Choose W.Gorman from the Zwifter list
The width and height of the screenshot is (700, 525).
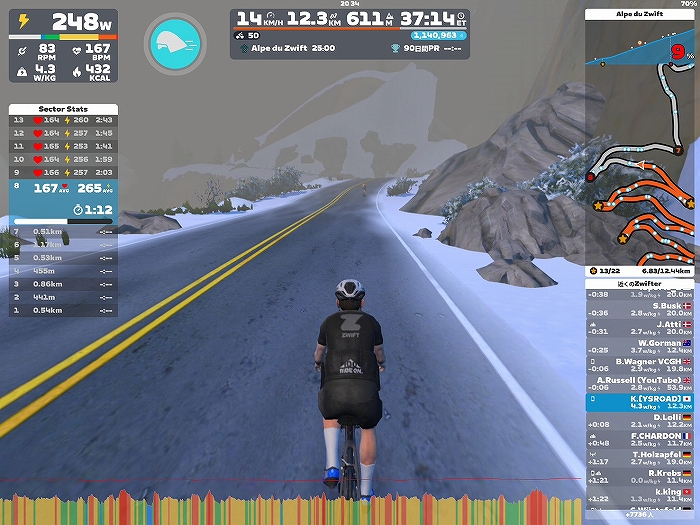click(640, 346)
